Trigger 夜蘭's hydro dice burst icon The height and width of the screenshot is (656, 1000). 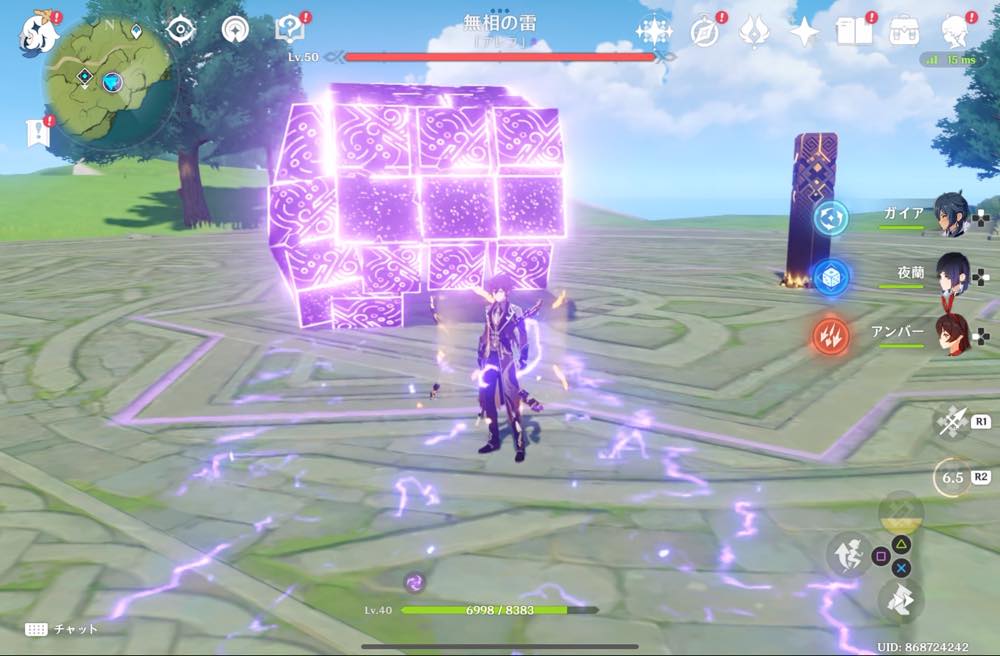click(x=830, y=276)
